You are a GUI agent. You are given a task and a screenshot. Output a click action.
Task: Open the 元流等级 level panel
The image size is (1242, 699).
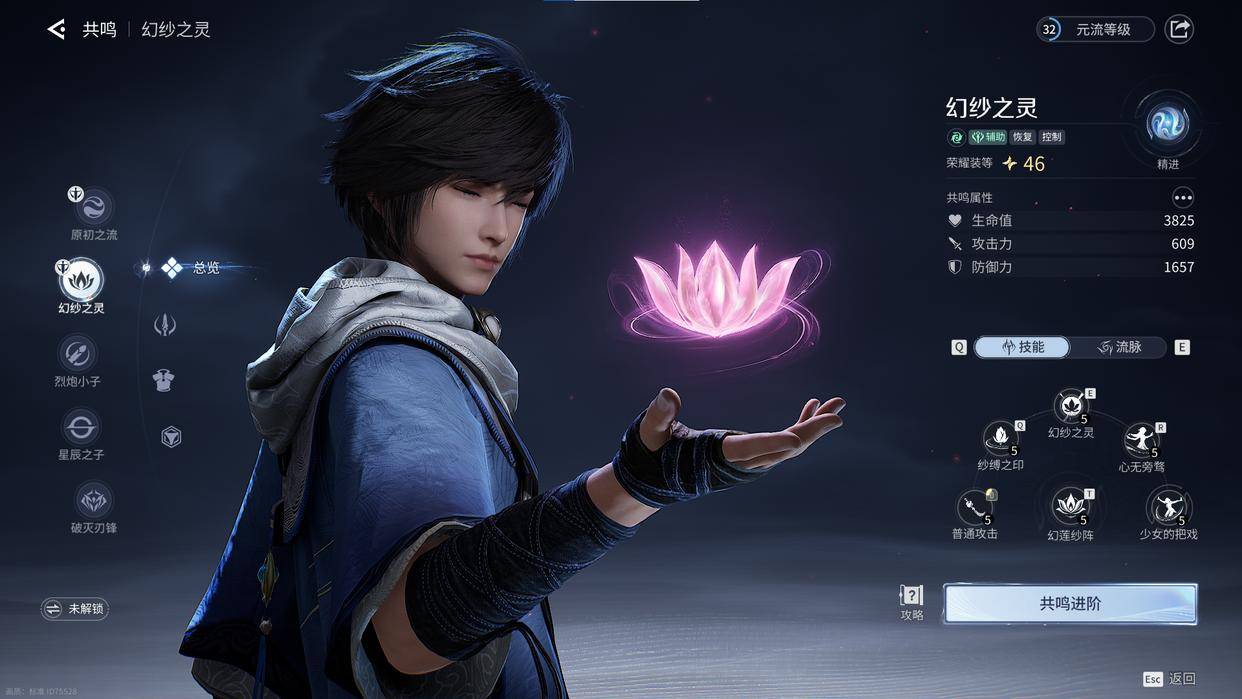click(1095, 29)
